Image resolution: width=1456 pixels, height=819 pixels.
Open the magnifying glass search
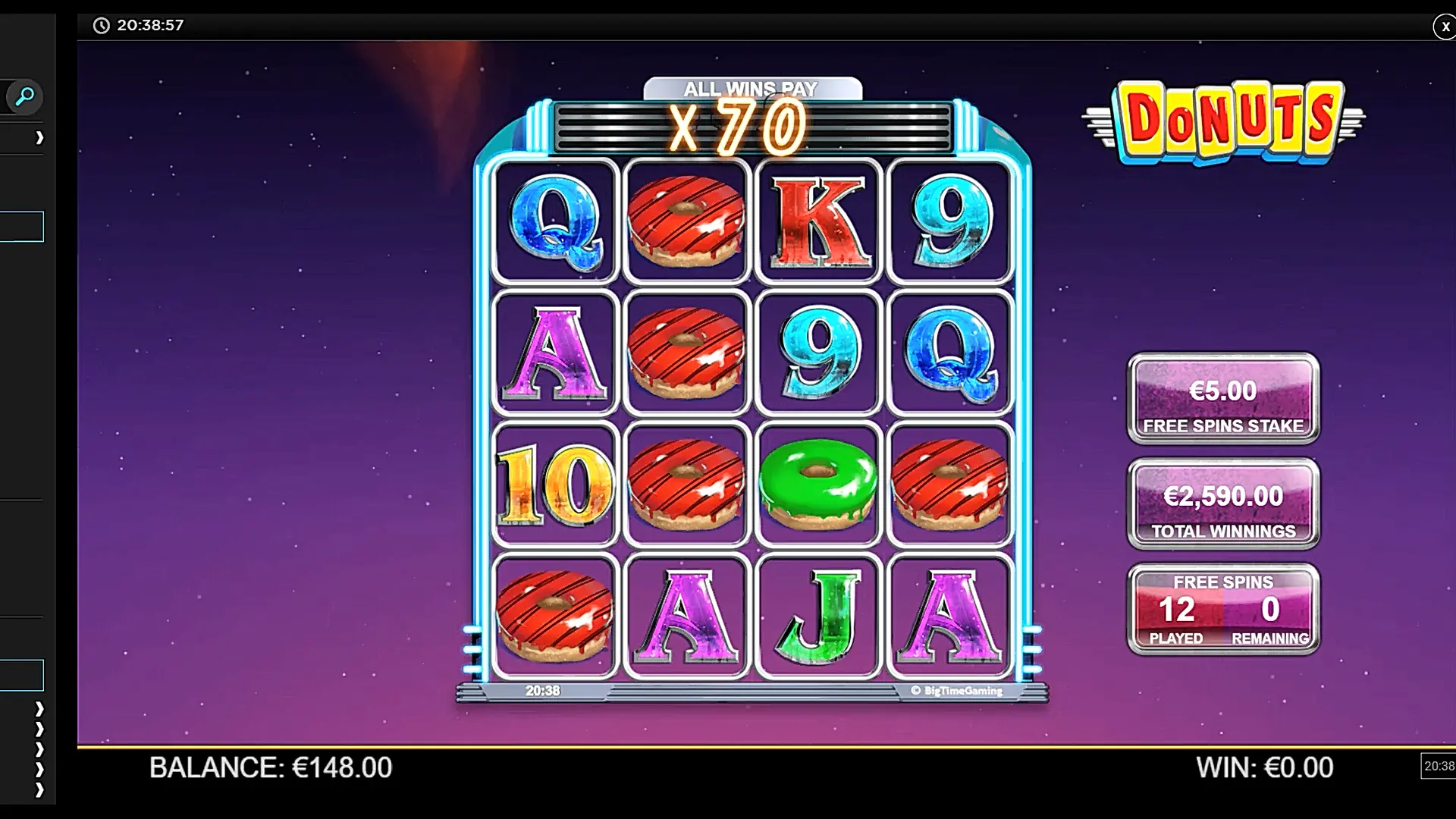pyautogui.click(x=24, y=97)
